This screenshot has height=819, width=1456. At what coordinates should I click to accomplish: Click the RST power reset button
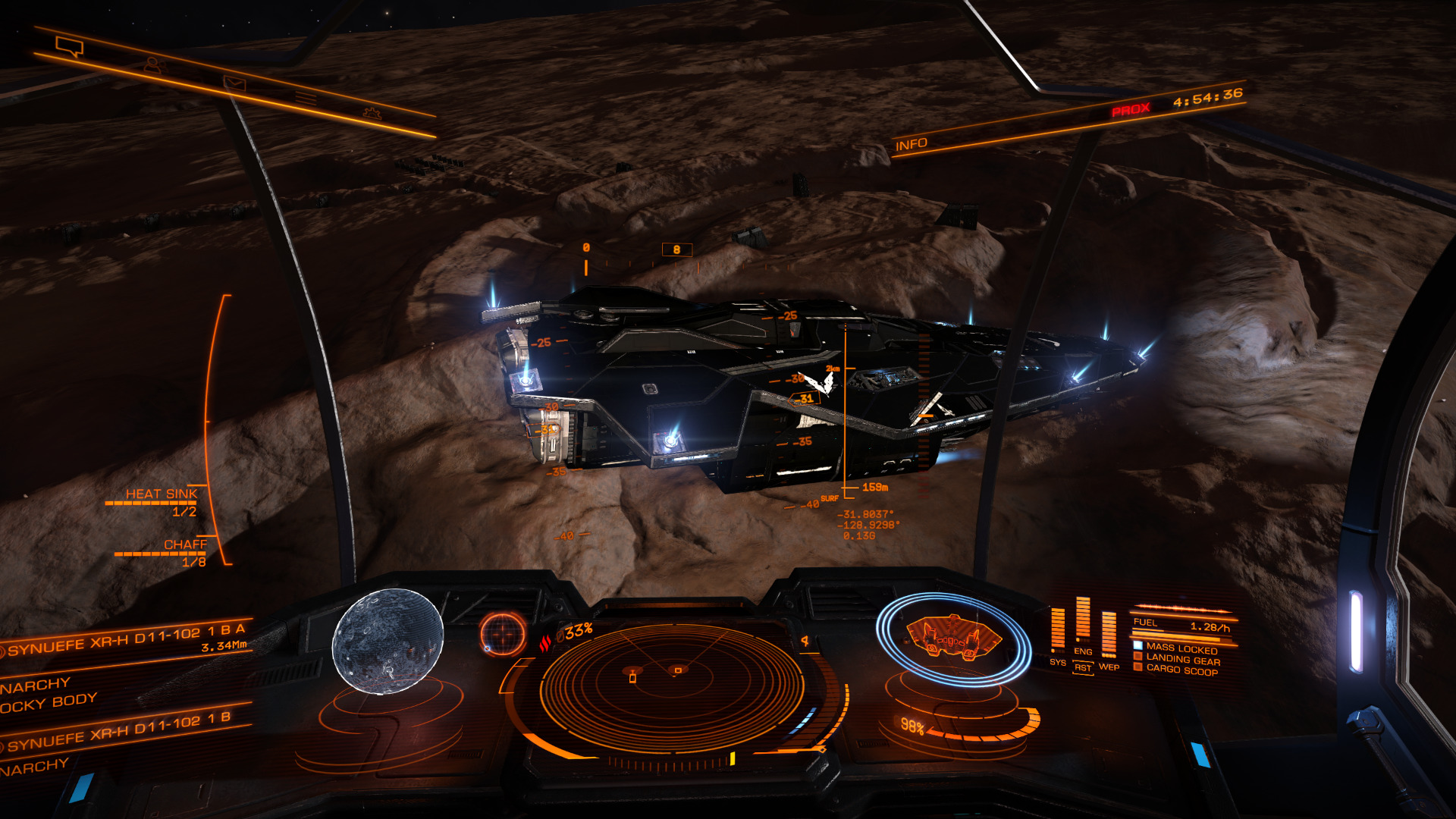pos(1083,668)
